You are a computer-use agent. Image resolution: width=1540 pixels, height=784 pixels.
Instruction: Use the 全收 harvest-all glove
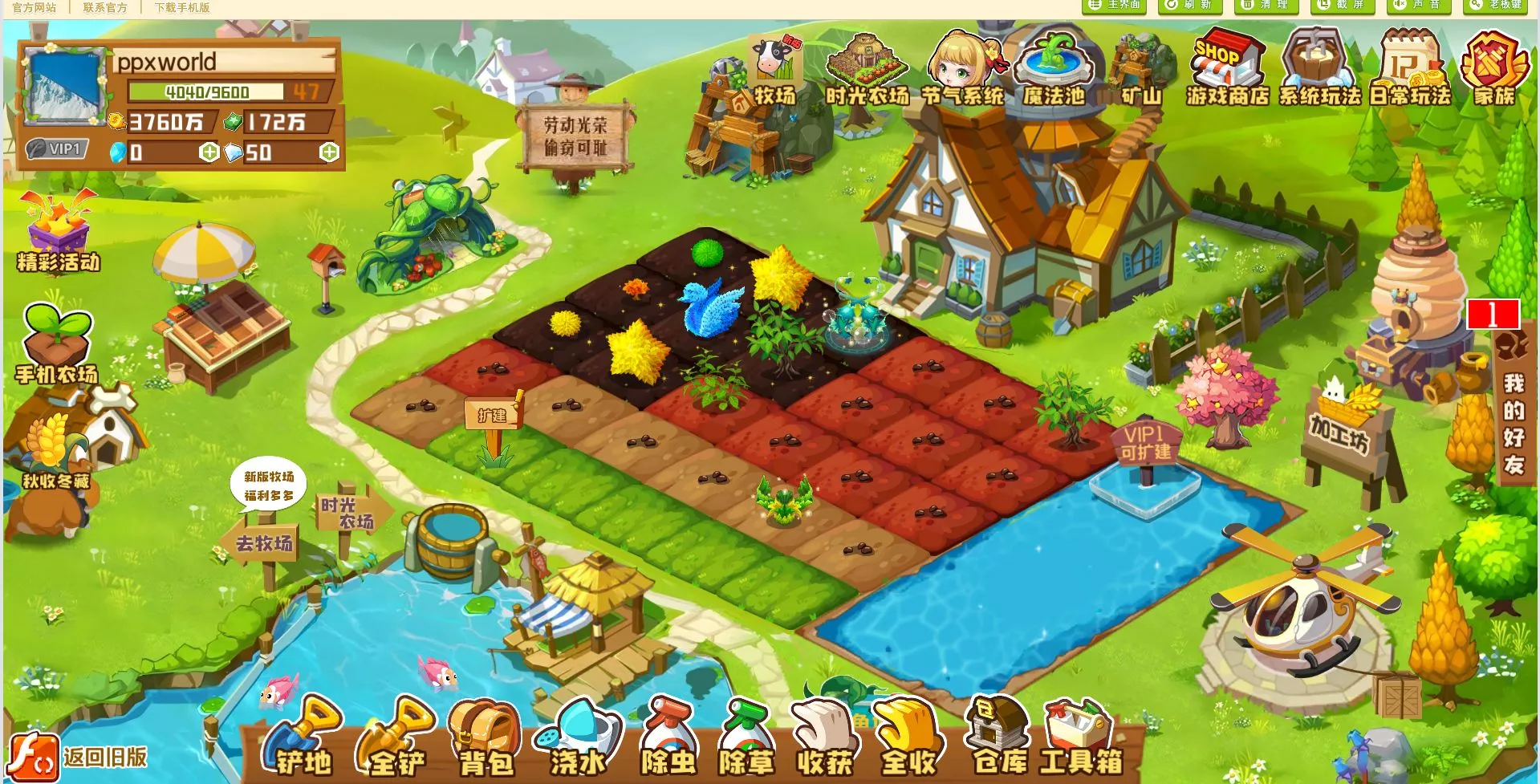907,738
